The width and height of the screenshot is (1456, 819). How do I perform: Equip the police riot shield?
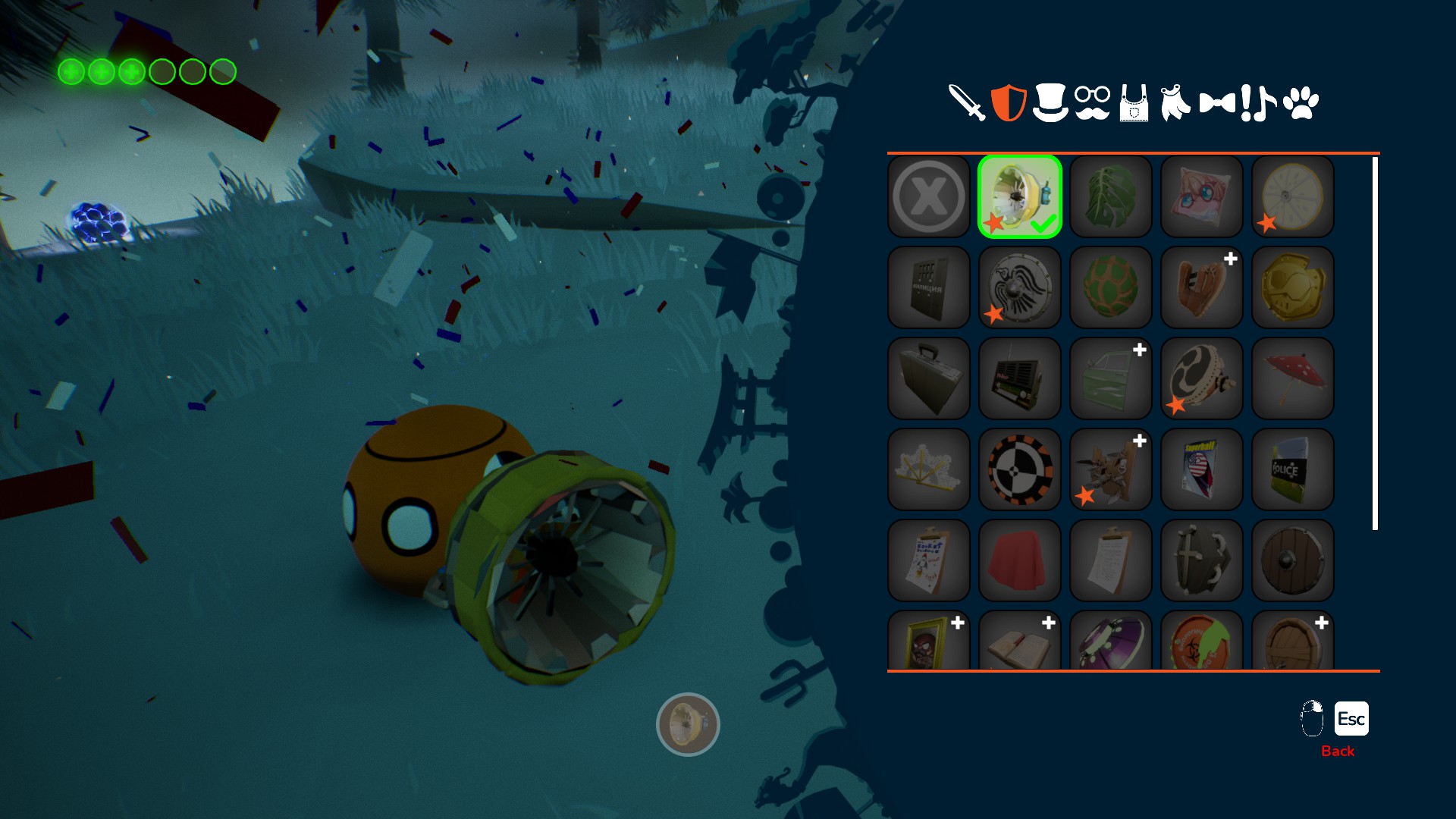[1293, 469]
